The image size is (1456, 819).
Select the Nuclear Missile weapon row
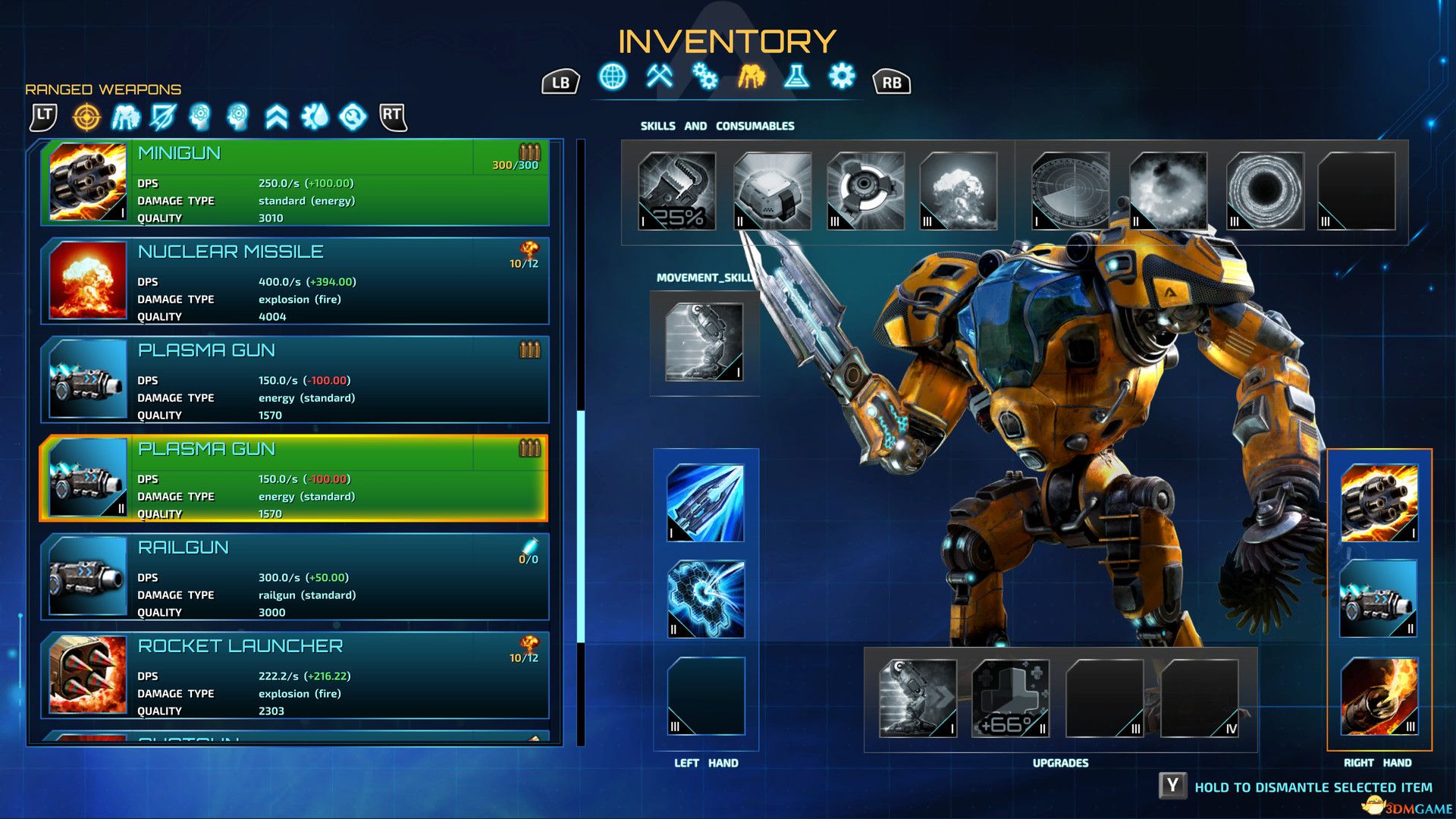296,281
